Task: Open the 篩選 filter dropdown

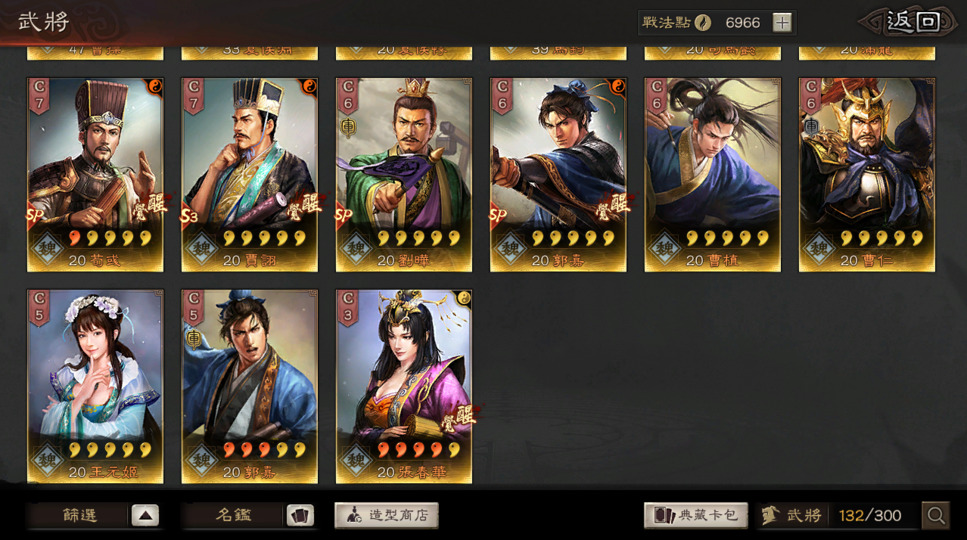Action: (94, 516)
